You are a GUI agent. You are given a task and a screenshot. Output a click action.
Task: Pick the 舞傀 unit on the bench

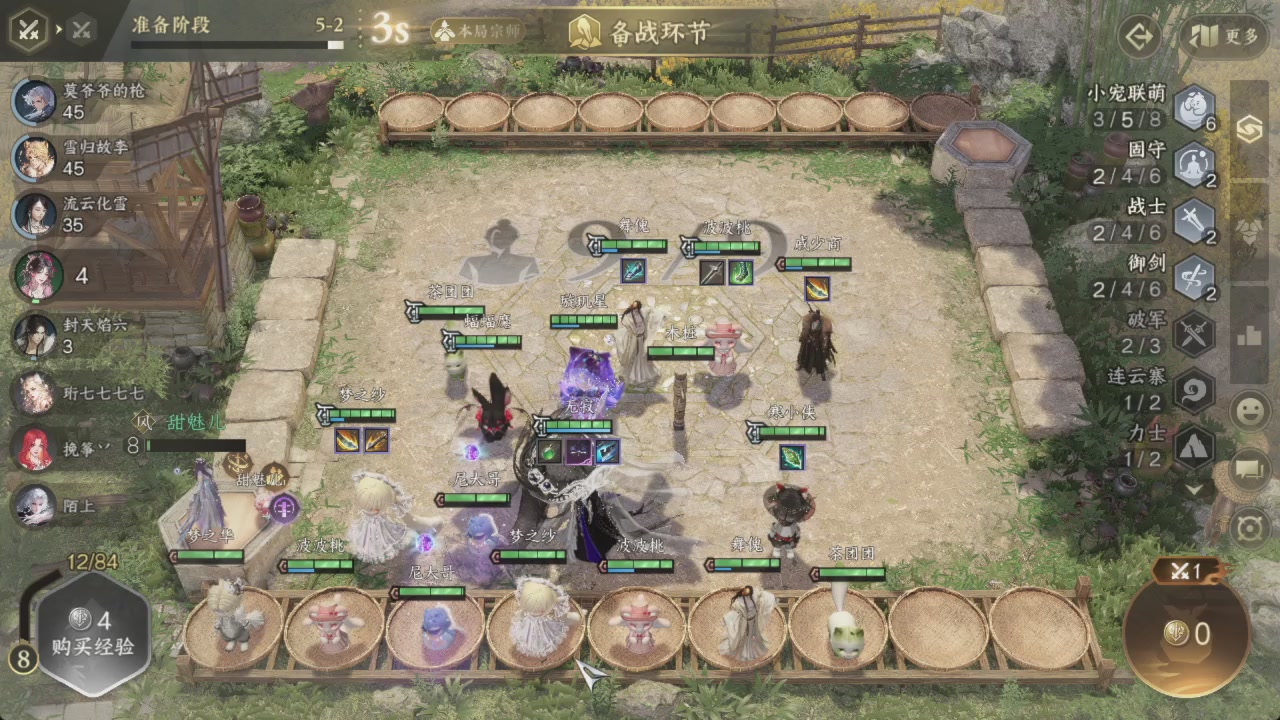pyautogui.click(x=742, y=624)
